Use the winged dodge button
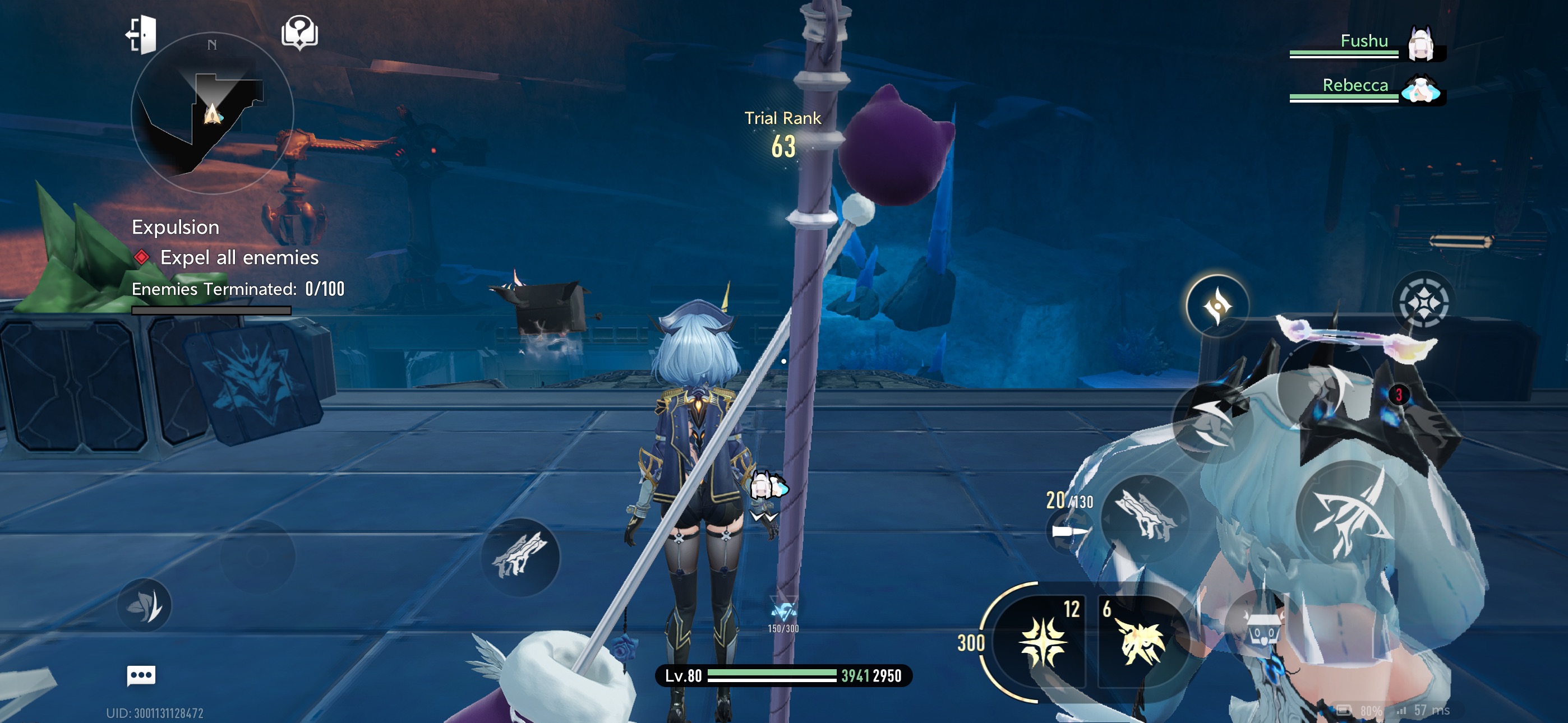This screenshot has height=723, width=1568. click(1211, 420)
